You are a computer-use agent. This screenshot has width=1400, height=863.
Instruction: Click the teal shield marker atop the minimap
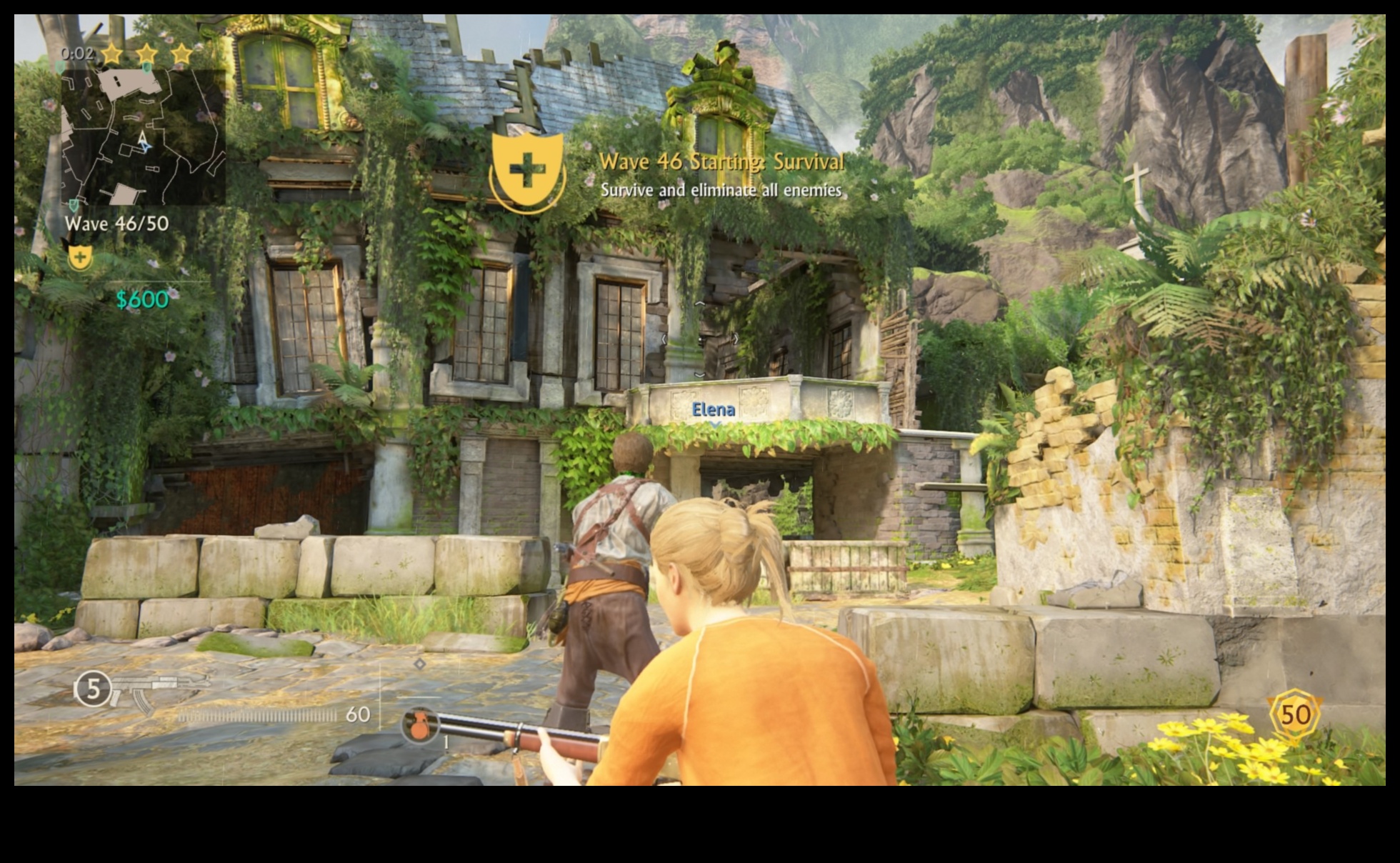click(x=147, y=68)
